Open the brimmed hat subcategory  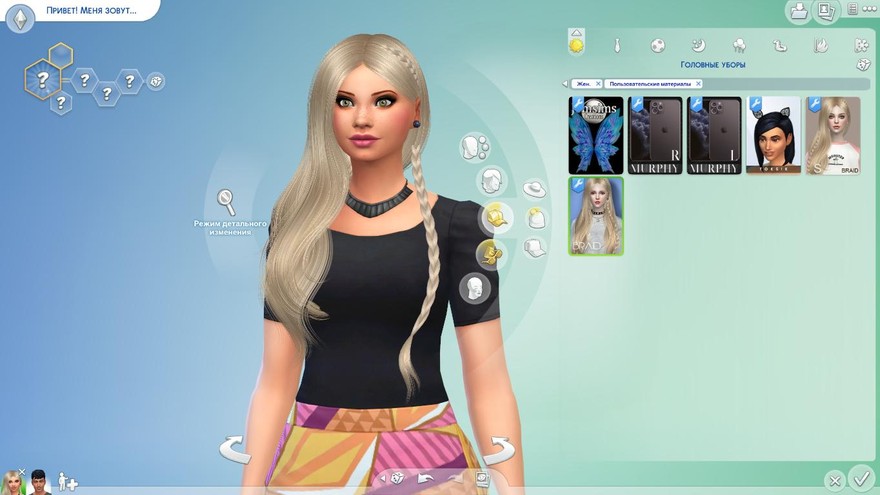(x=534, y=188)
